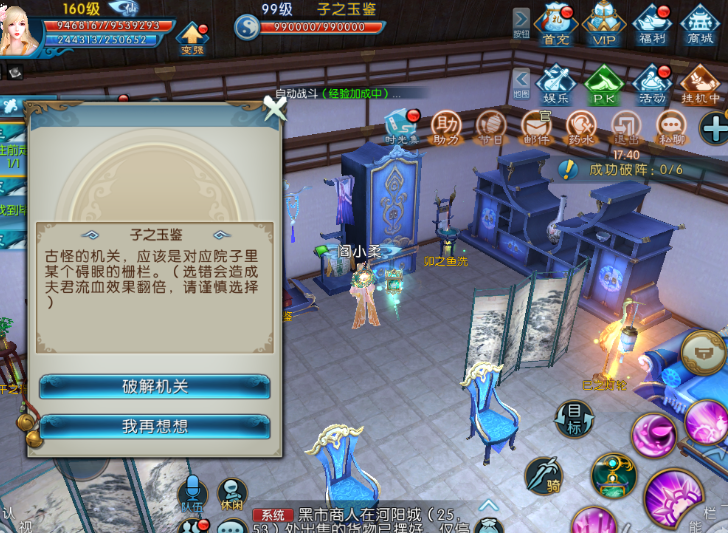Open the 药水 potion icon
The height and width of the screenshot is (533, 728).
pyautogui.click(x=581, y=127)
